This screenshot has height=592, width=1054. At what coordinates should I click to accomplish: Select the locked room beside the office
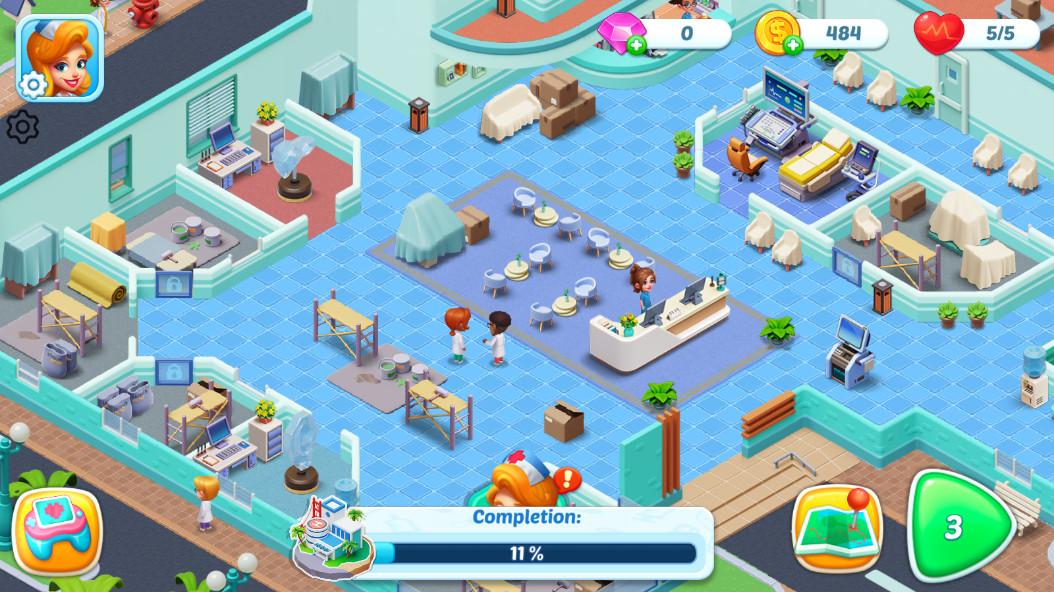pyautogui.click(x=173, y=372)
